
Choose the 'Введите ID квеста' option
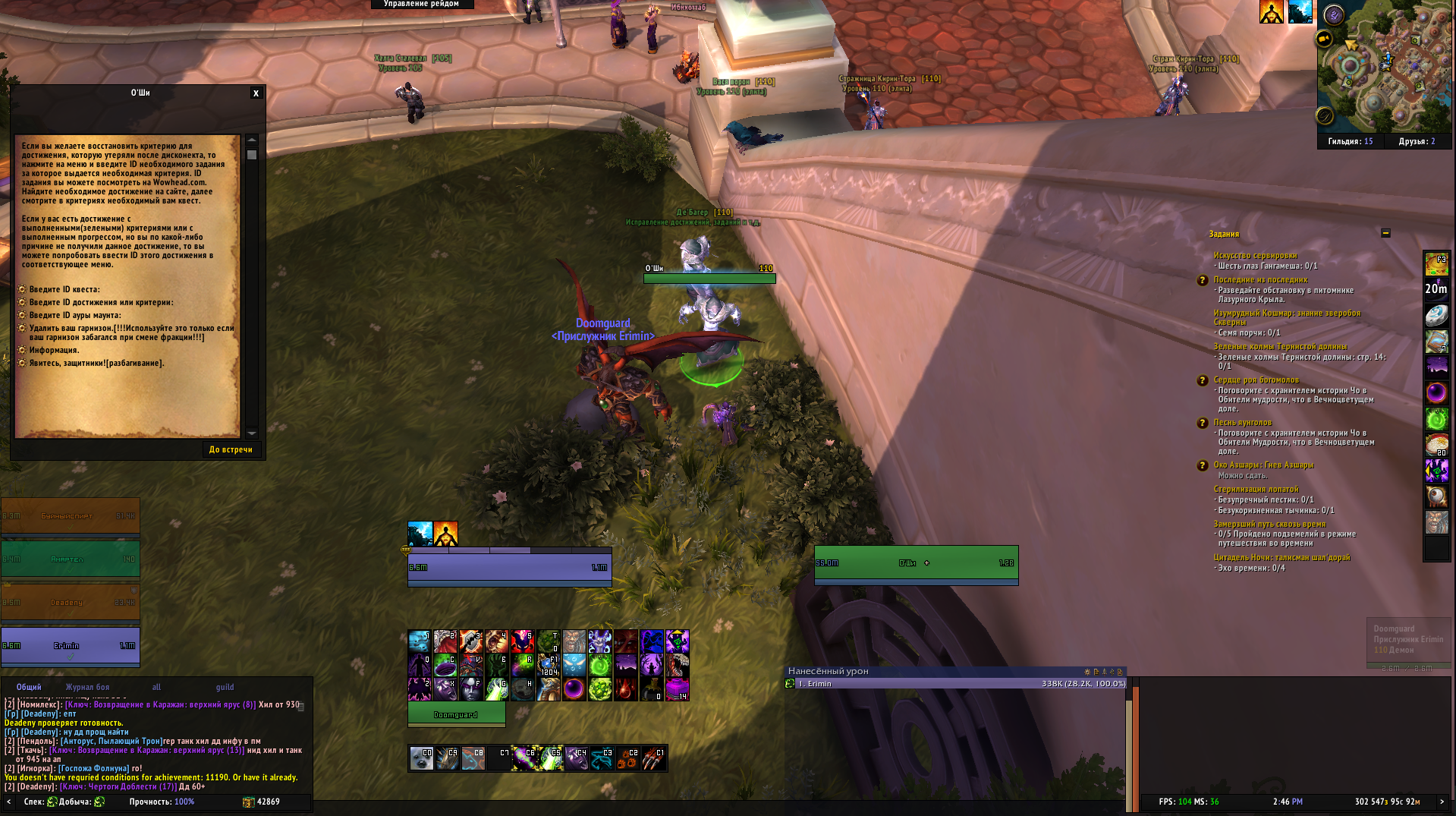coord(64,289)
